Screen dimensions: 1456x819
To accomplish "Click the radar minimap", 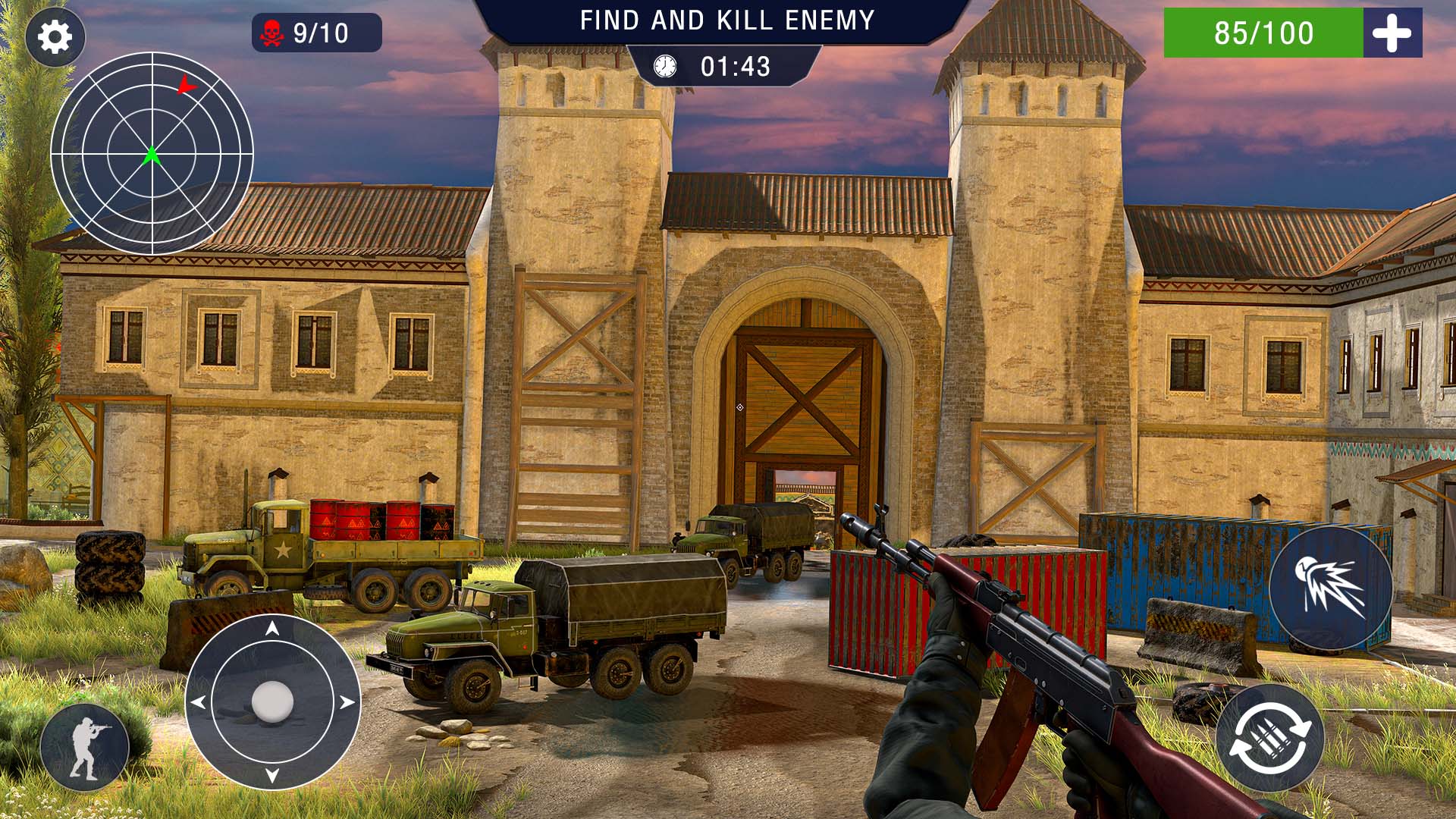I will coord(152,153).
